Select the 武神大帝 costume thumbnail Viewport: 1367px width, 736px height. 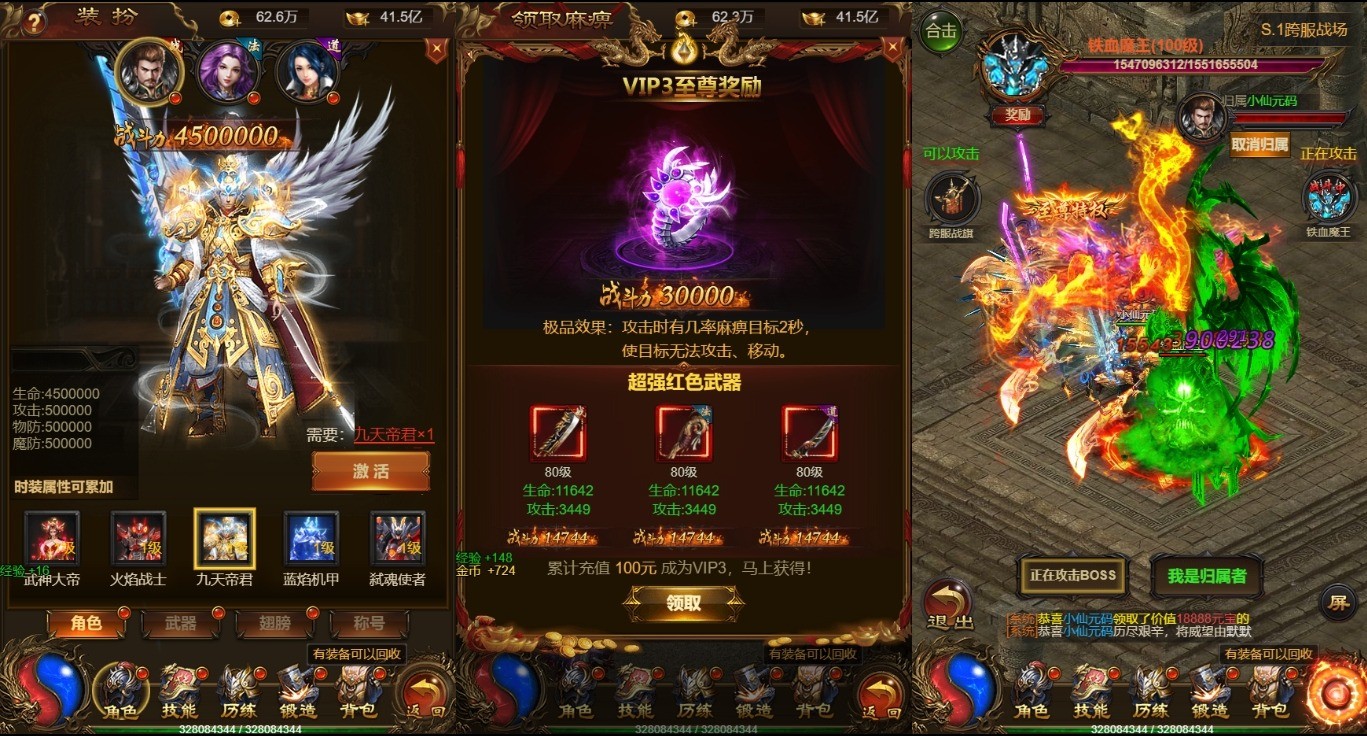[x=52, y=540]
